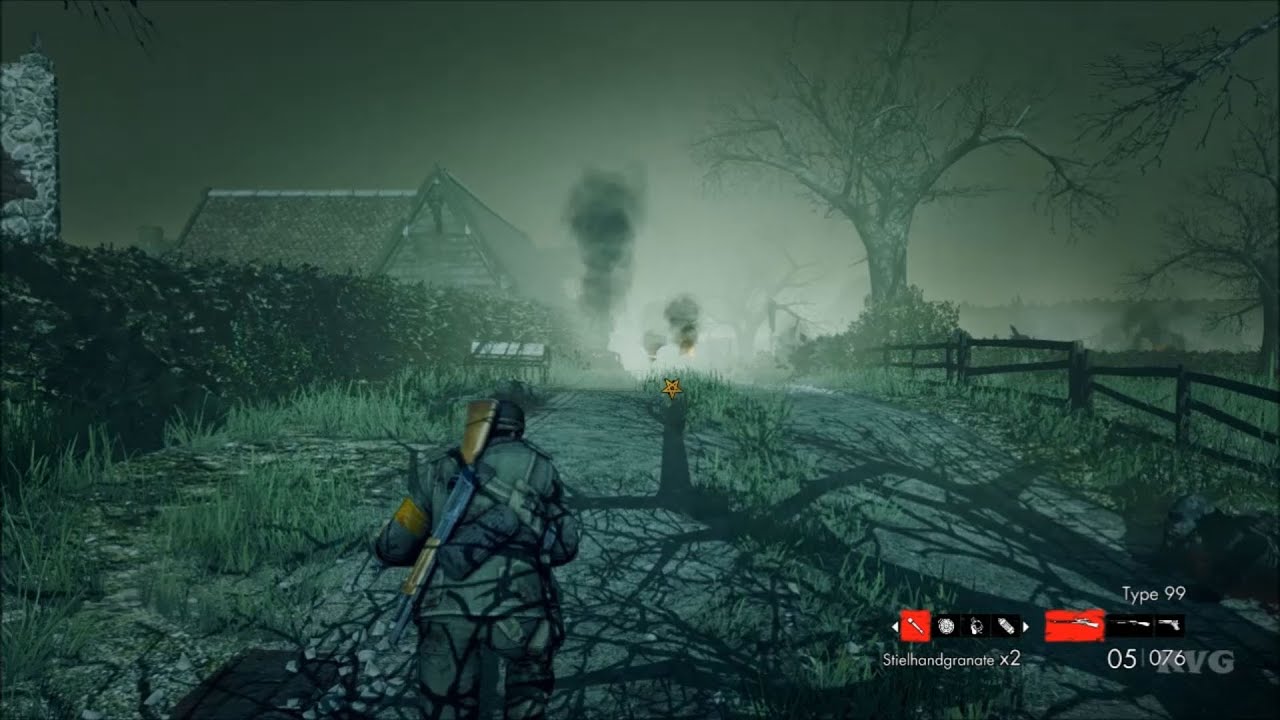This screenshot has height=720, width=1280.
Task: Pick the dynamite stick item slot
Action: point(1006,626)
